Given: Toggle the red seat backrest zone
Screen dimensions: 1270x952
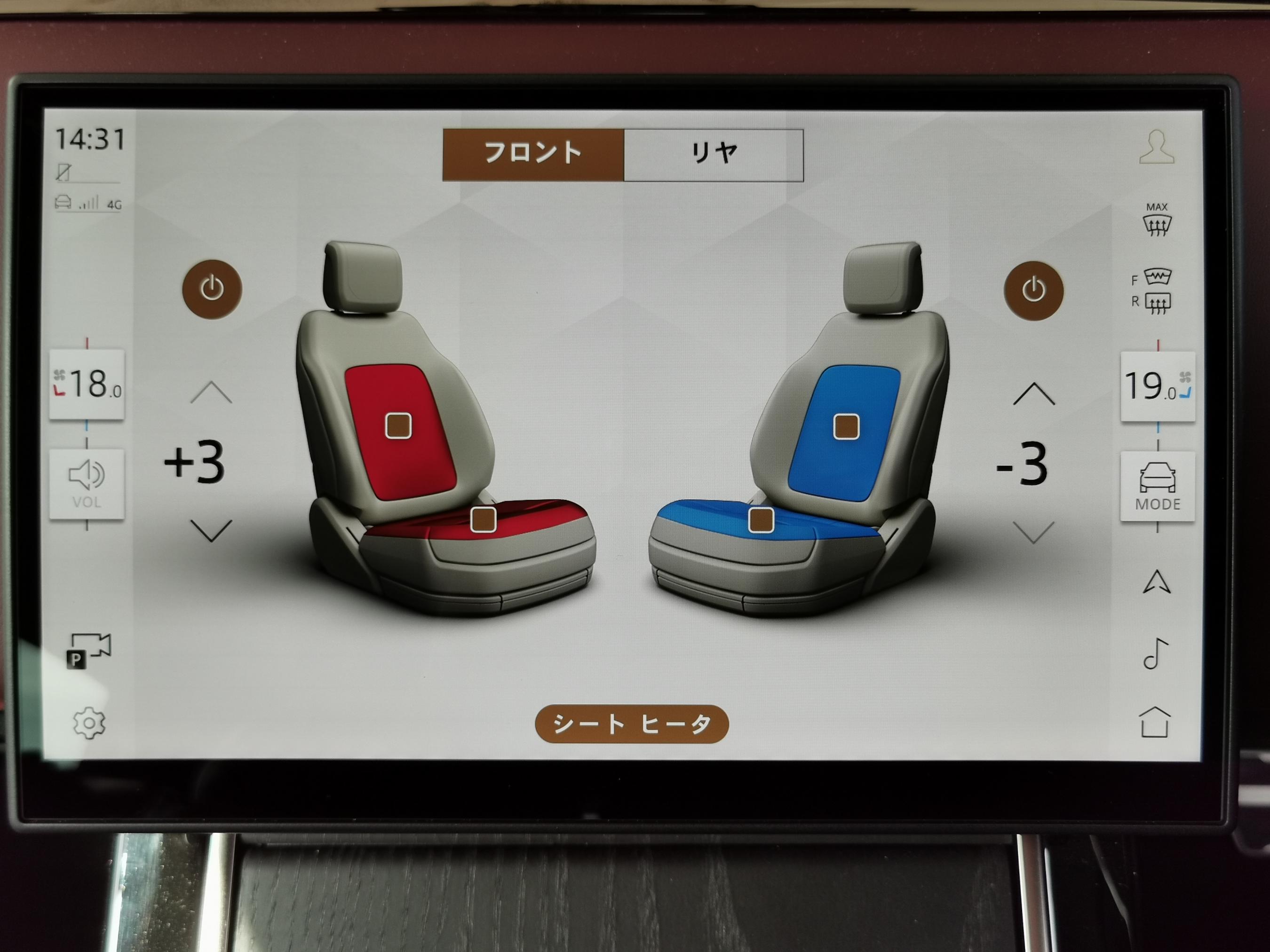Looking at the screenshot, I should click(x=398, y=426).
